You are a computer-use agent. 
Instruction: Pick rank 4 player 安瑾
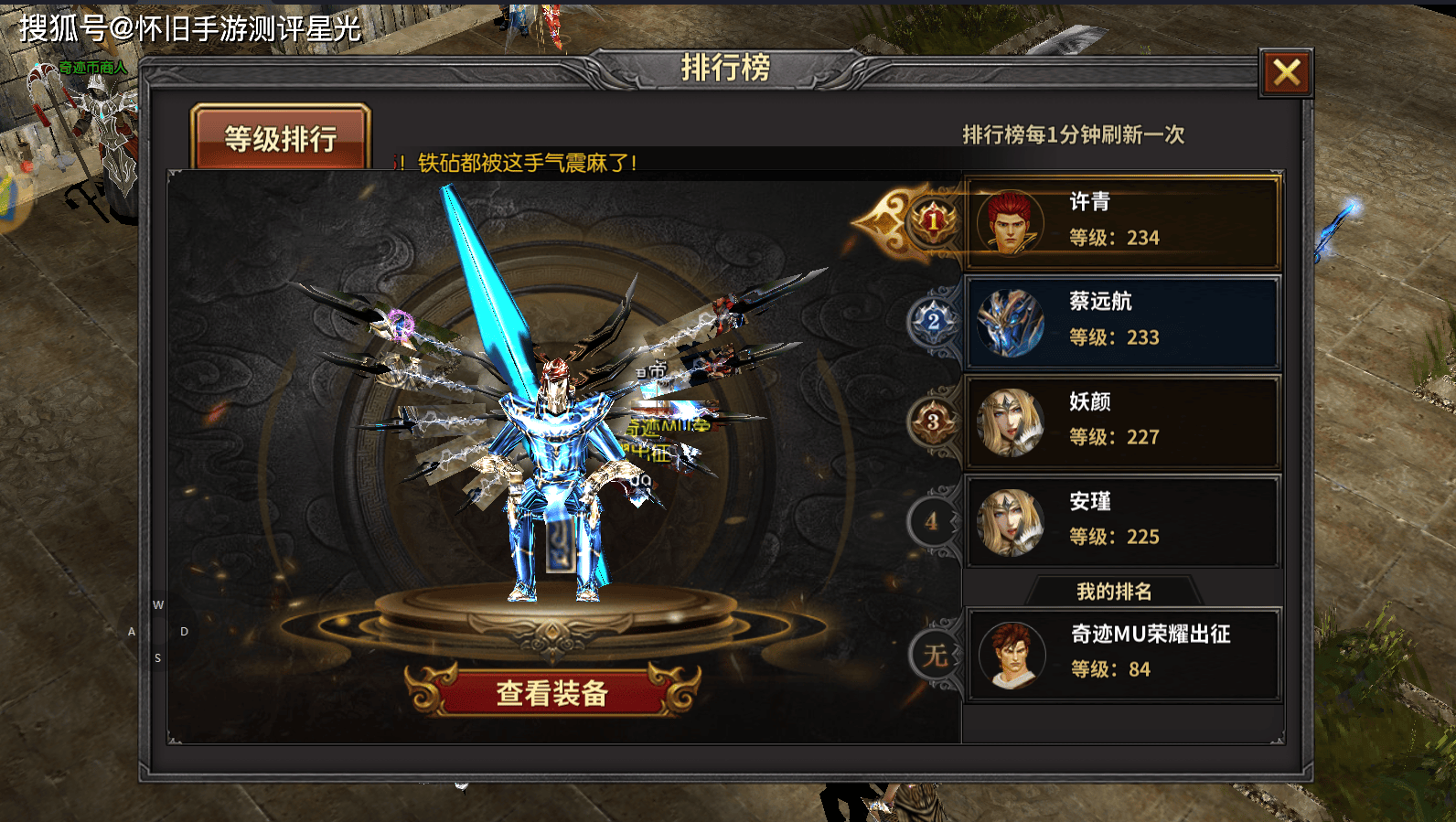[1122, 521]
